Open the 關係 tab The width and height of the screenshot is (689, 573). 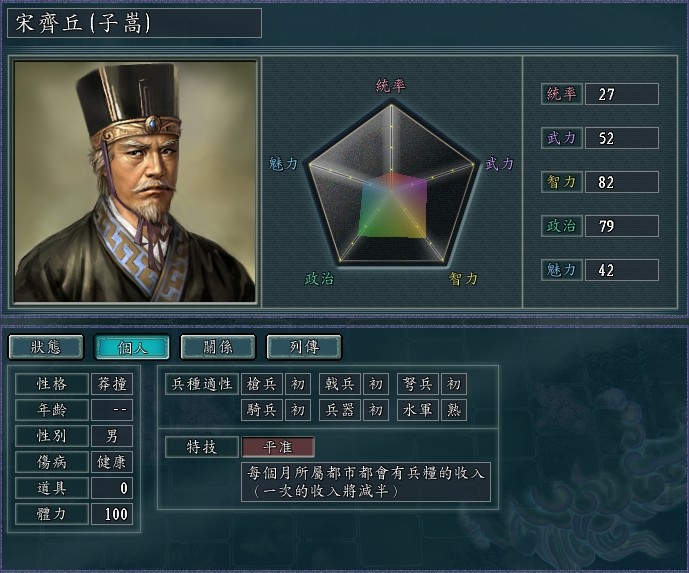pos(217,347)
